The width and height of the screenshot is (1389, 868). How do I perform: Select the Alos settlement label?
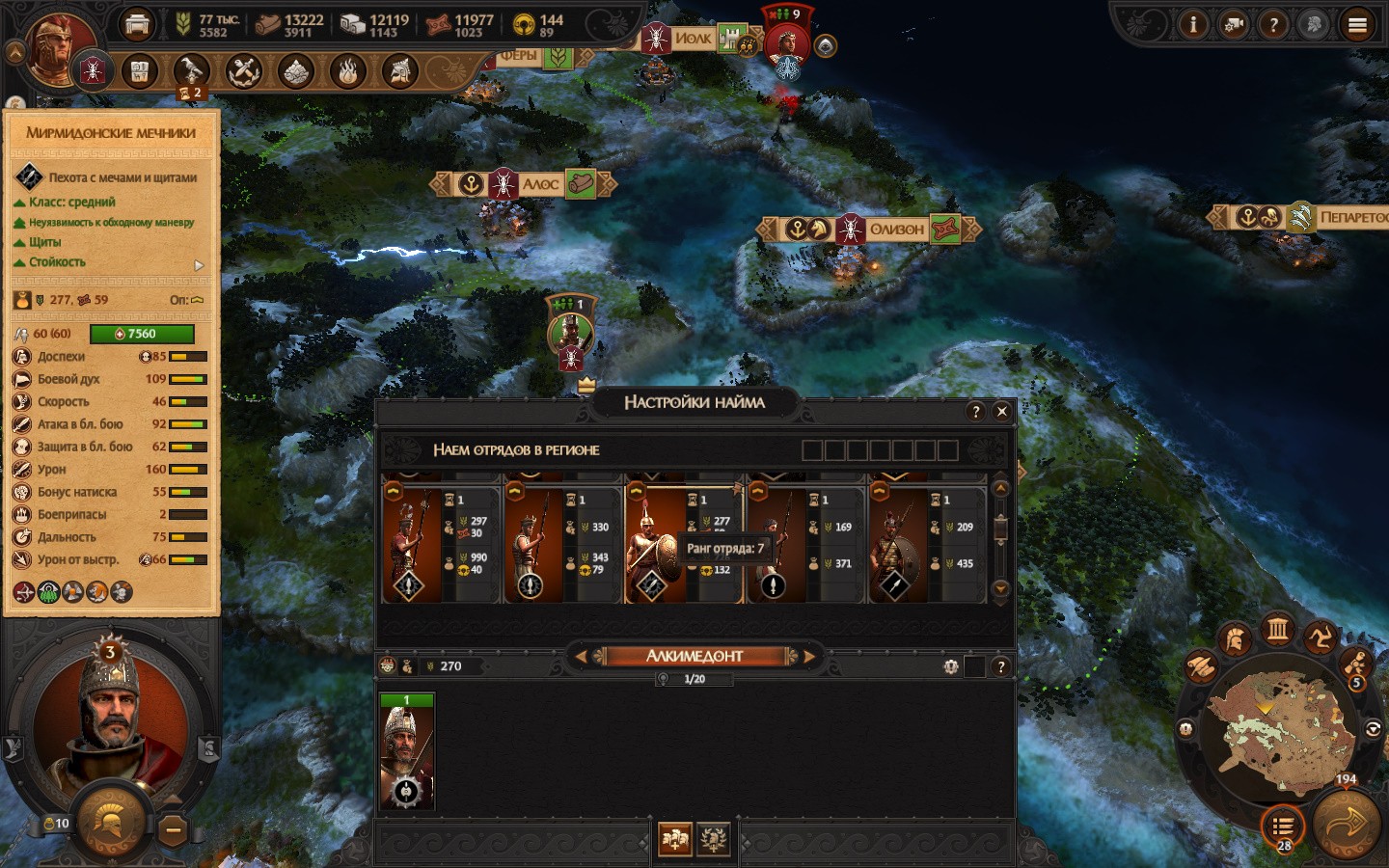tap(540, 184)
